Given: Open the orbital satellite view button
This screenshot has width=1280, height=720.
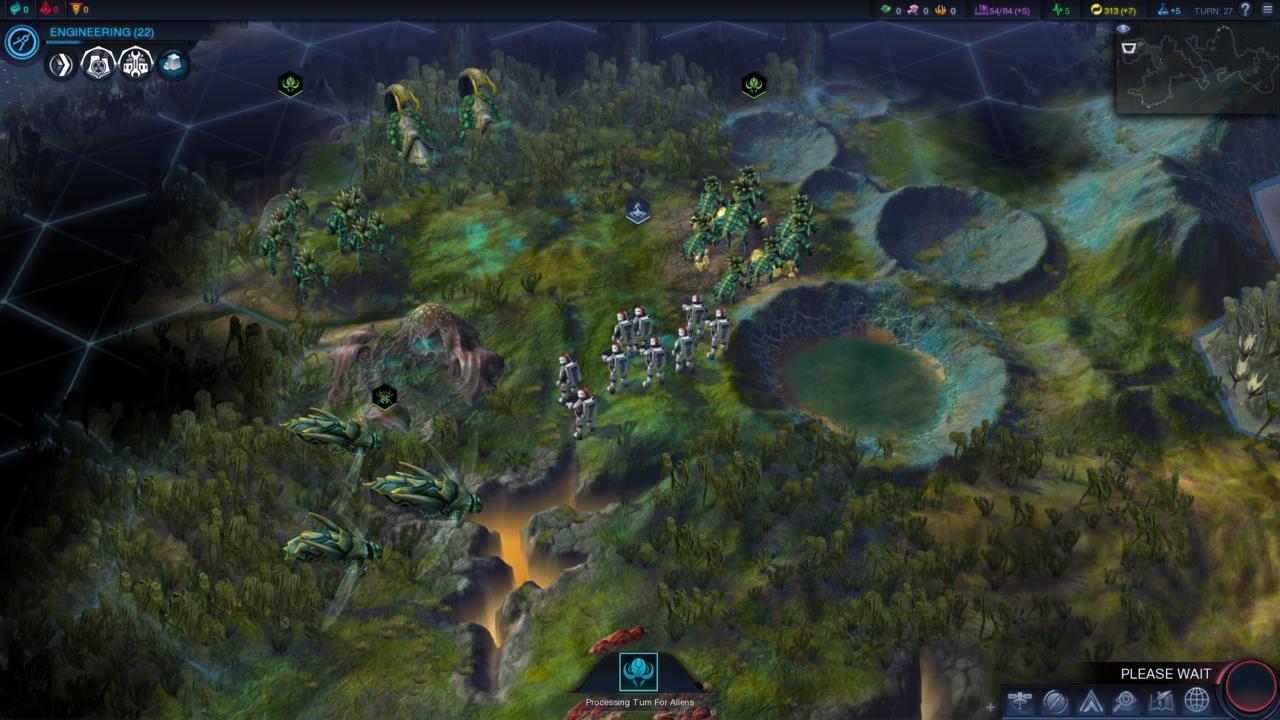Looking at the screenshot, I should click(1020, 701).
